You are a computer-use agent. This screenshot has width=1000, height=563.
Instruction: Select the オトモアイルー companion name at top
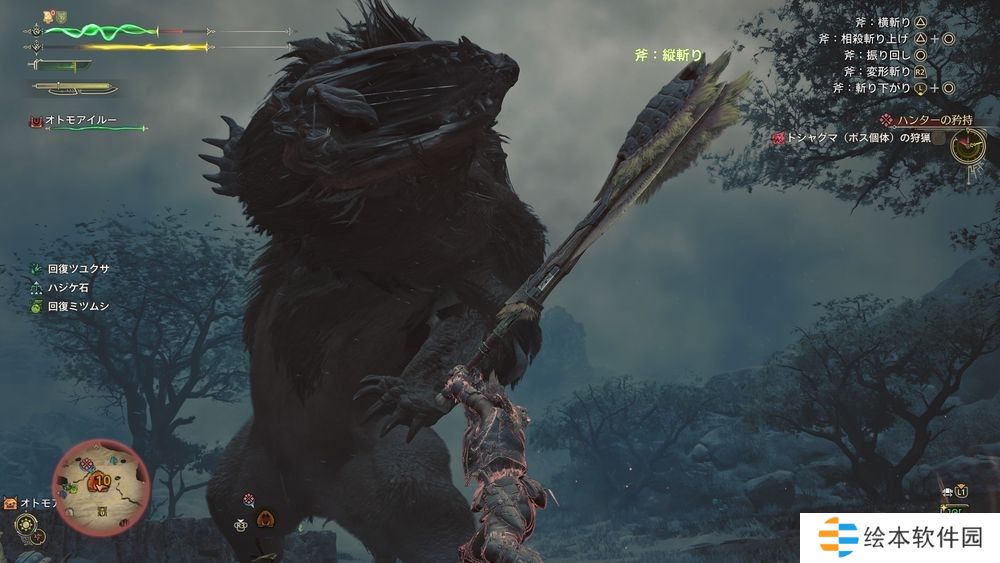click(x=81, y=120)
